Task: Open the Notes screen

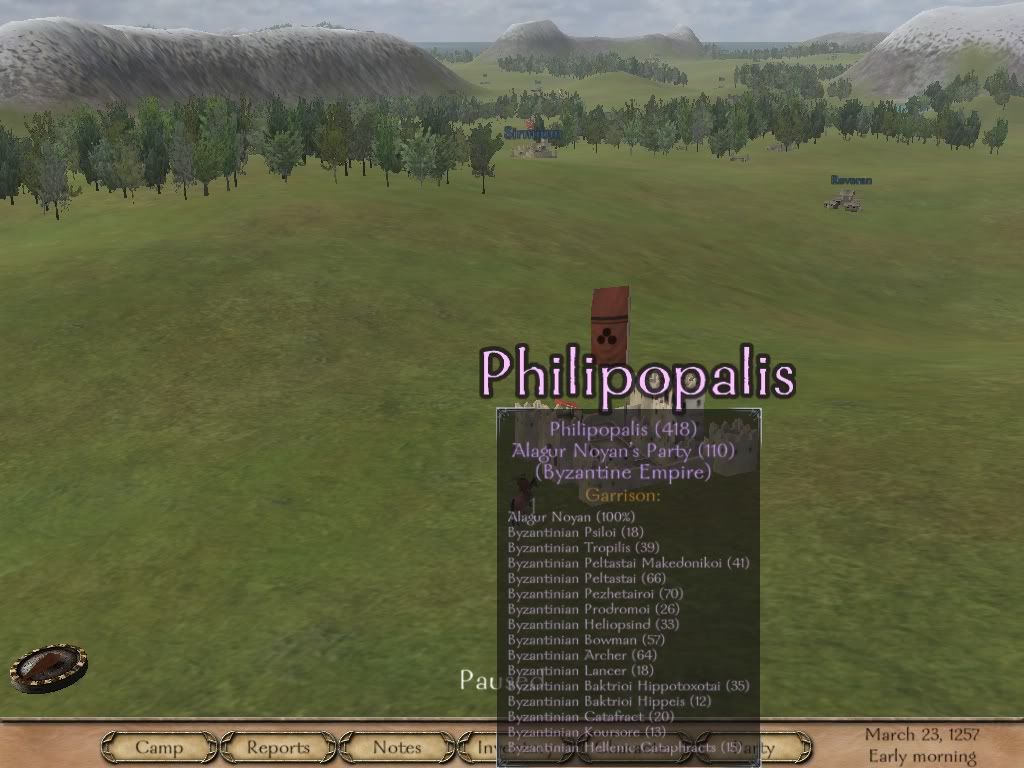Action: [x=397, y=747]
